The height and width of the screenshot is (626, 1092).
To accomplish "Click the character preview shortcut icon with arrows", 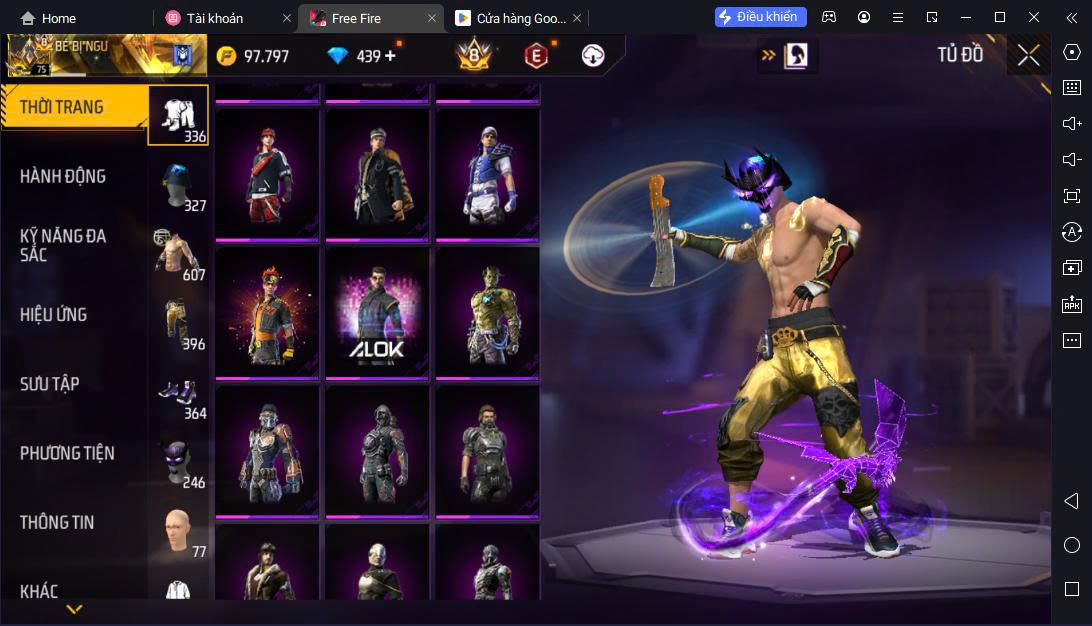I will (787, 56).
